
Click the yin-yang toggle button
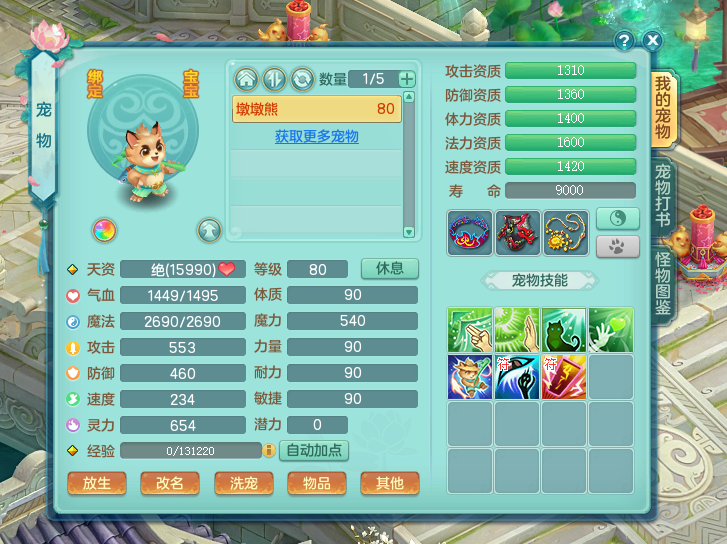[617, 218]
